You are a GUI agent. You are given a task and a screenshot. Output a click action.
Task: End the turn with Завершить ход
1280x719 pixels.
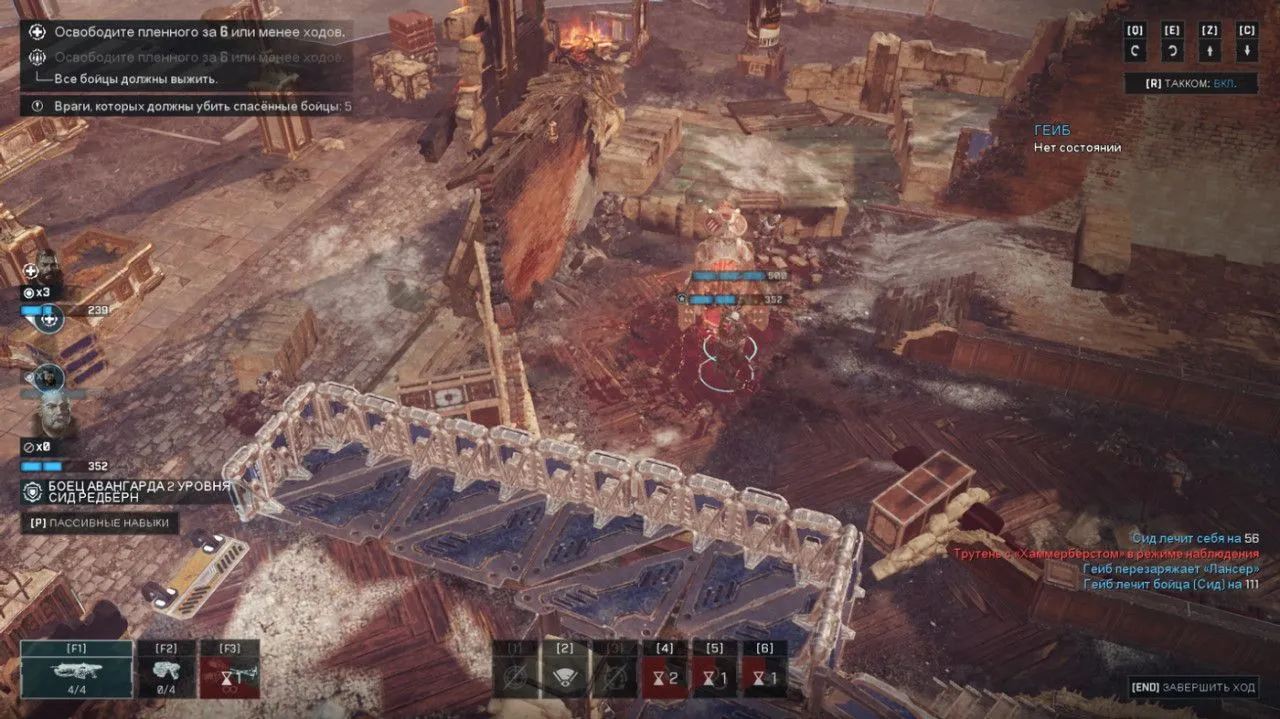click(x=1191, y=687)
